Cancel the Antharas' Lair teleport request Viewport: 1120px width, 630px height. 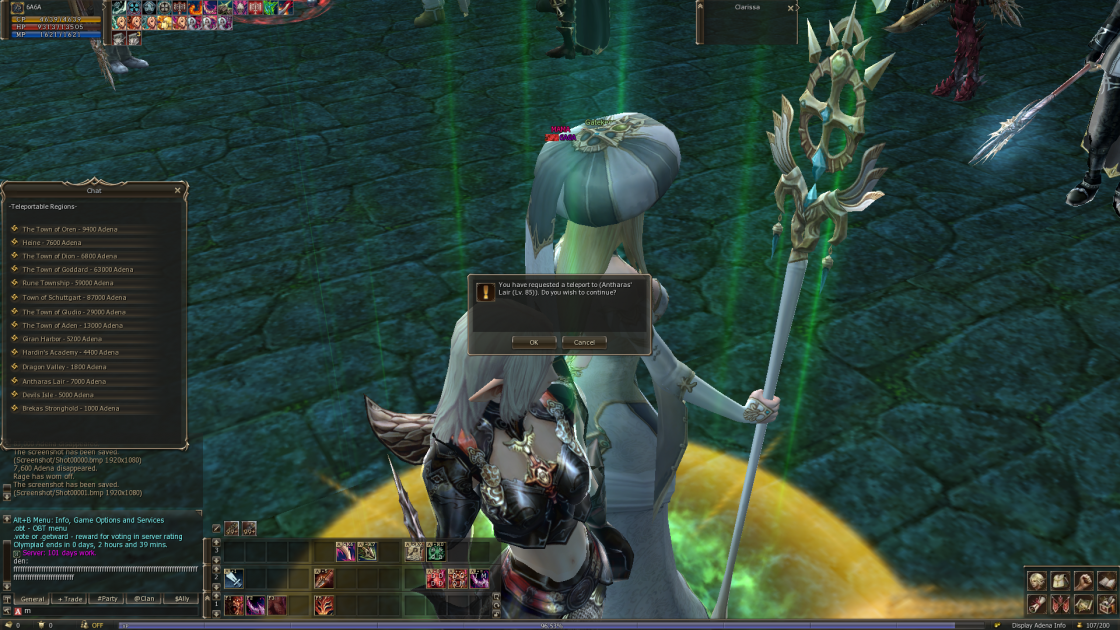[x=584, y=342]
